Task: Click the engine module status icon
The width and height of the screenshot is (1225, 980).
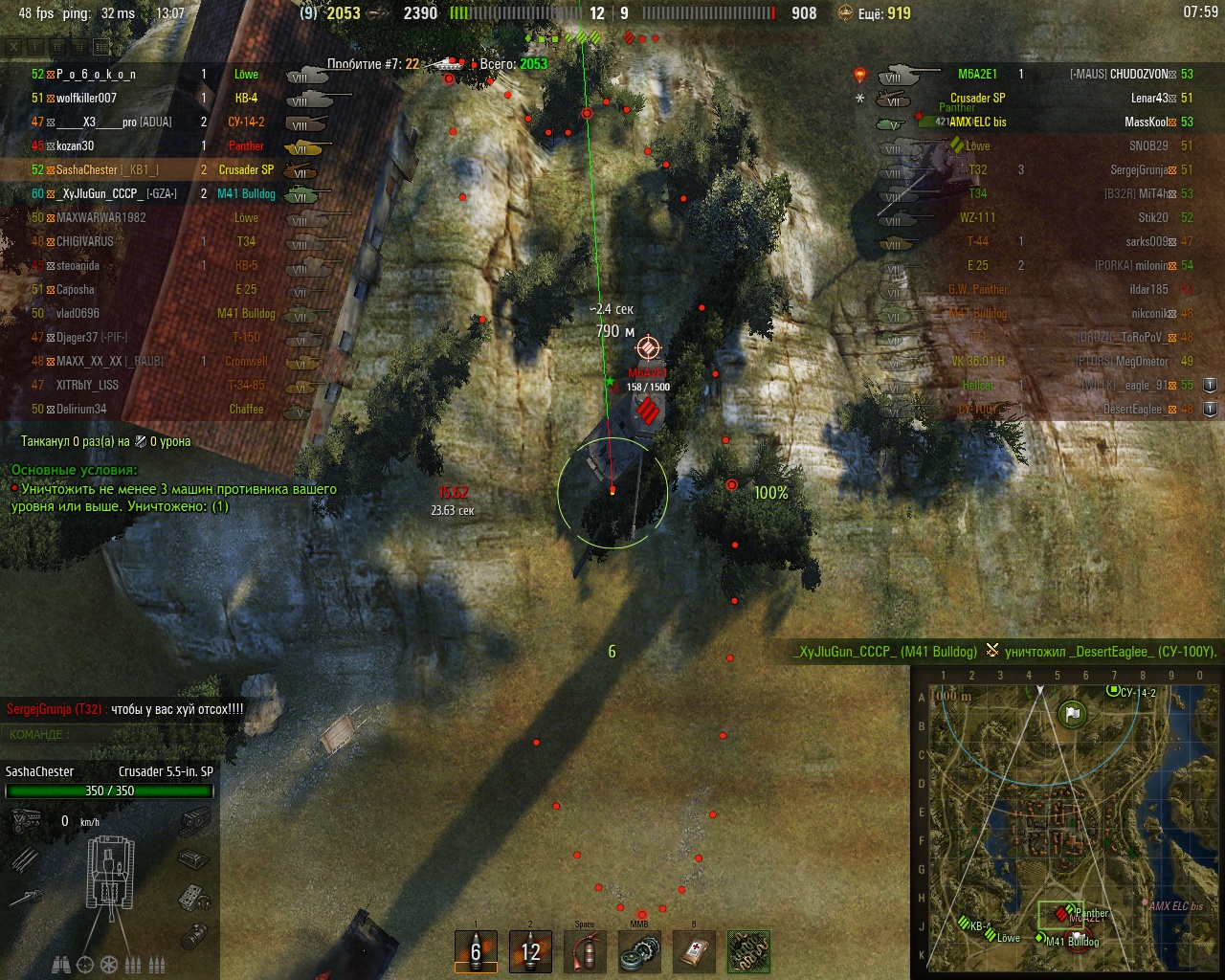Action: pos(26,820)
